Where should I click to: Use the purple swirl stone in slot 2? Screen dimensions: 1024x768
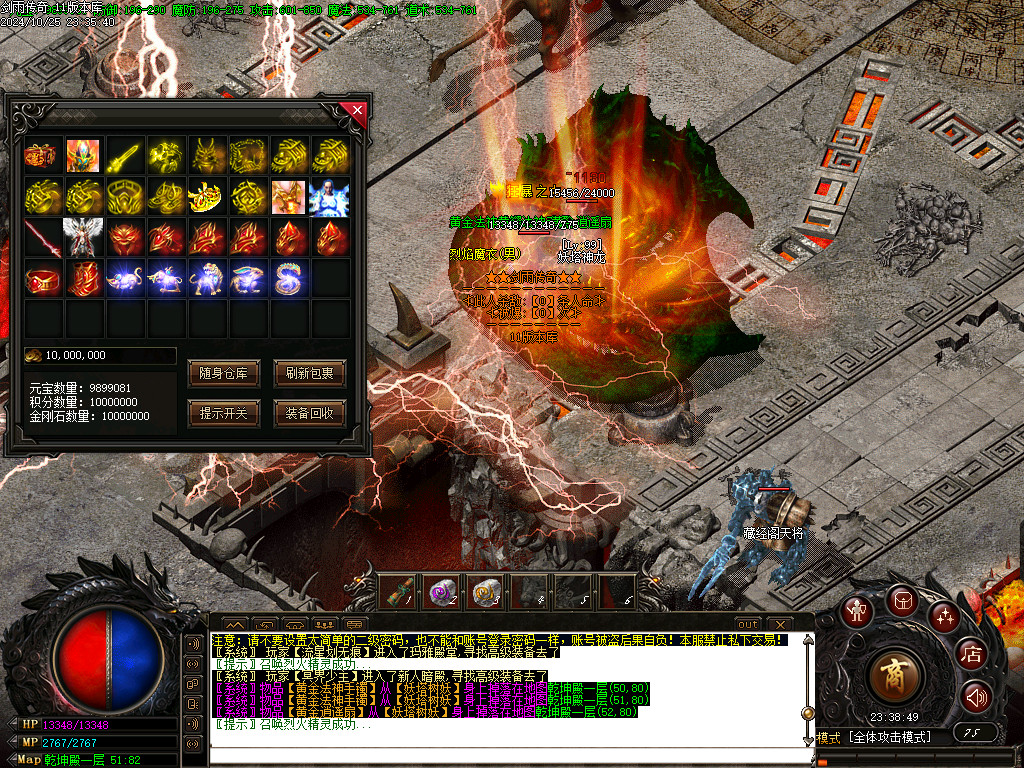click(x=440, y=591)
